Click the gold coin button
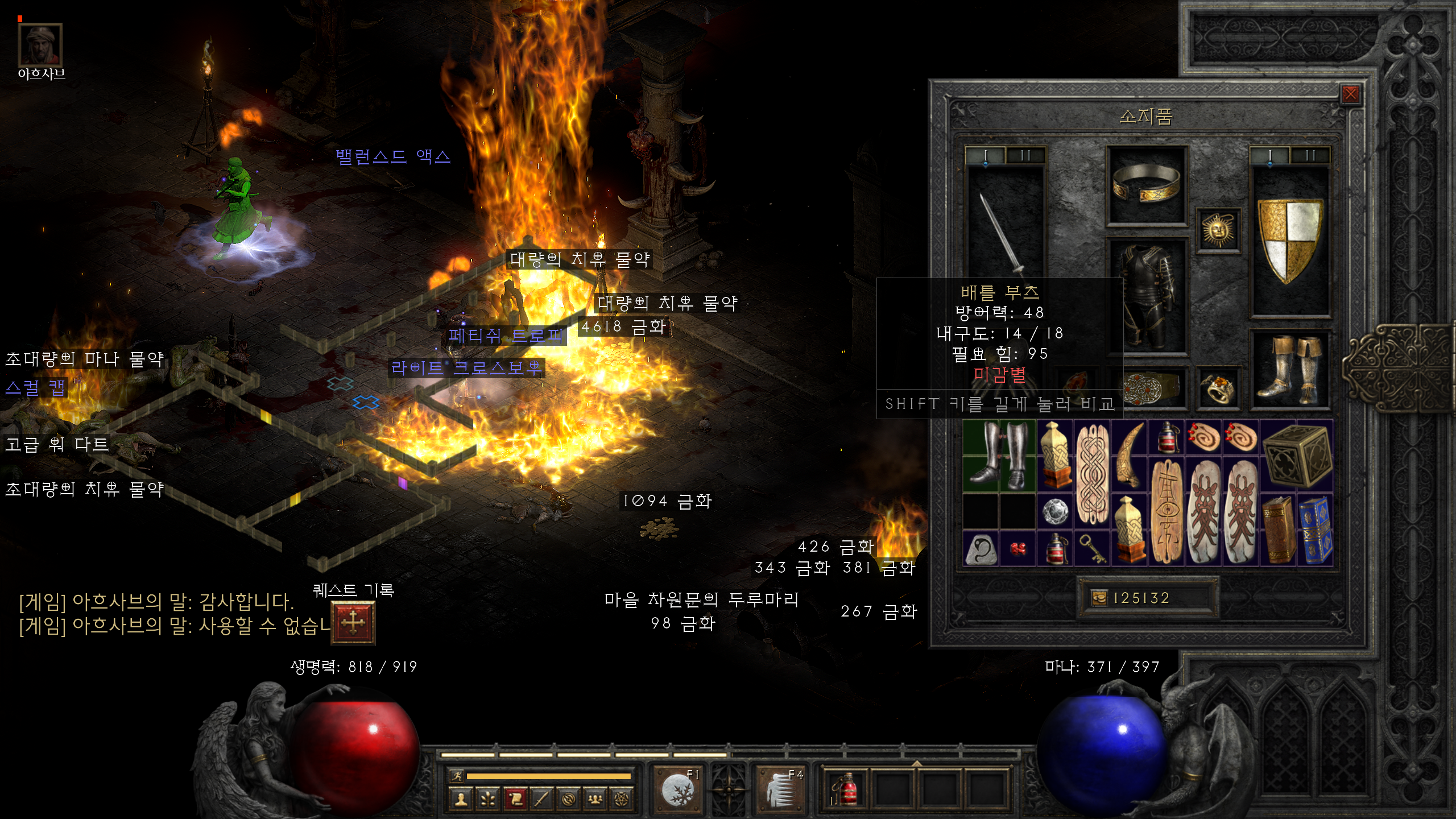This screenshot has height=819, width=1456. 1099,598
